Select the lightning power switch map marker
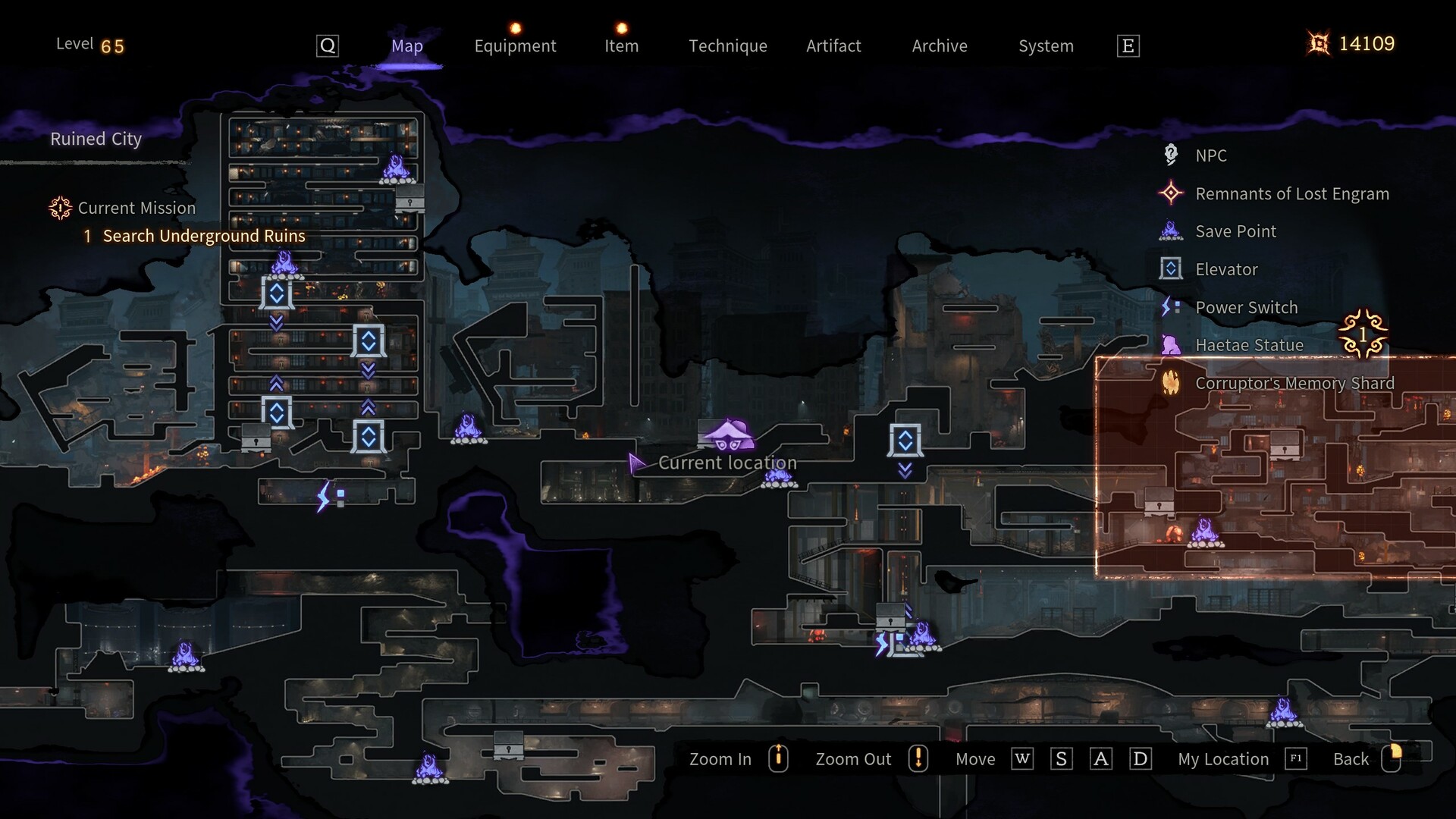1456x819 pixels. coord(330,497)
